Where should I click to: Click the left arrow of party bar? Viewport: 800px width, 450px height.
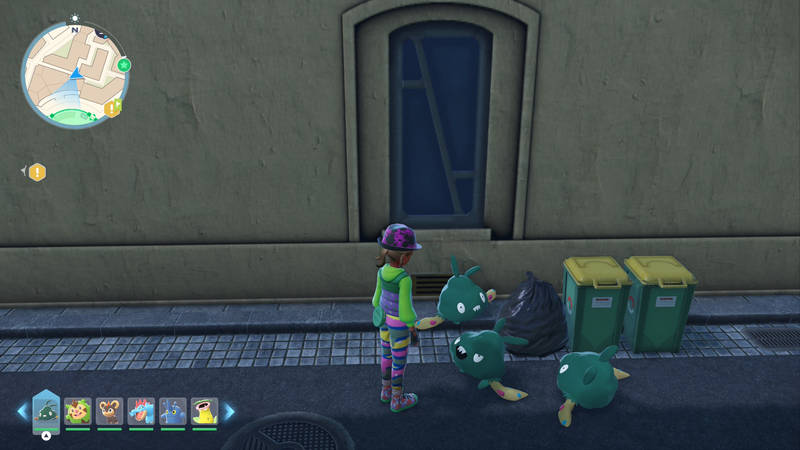pyautogui.click(x=22, y=410)
